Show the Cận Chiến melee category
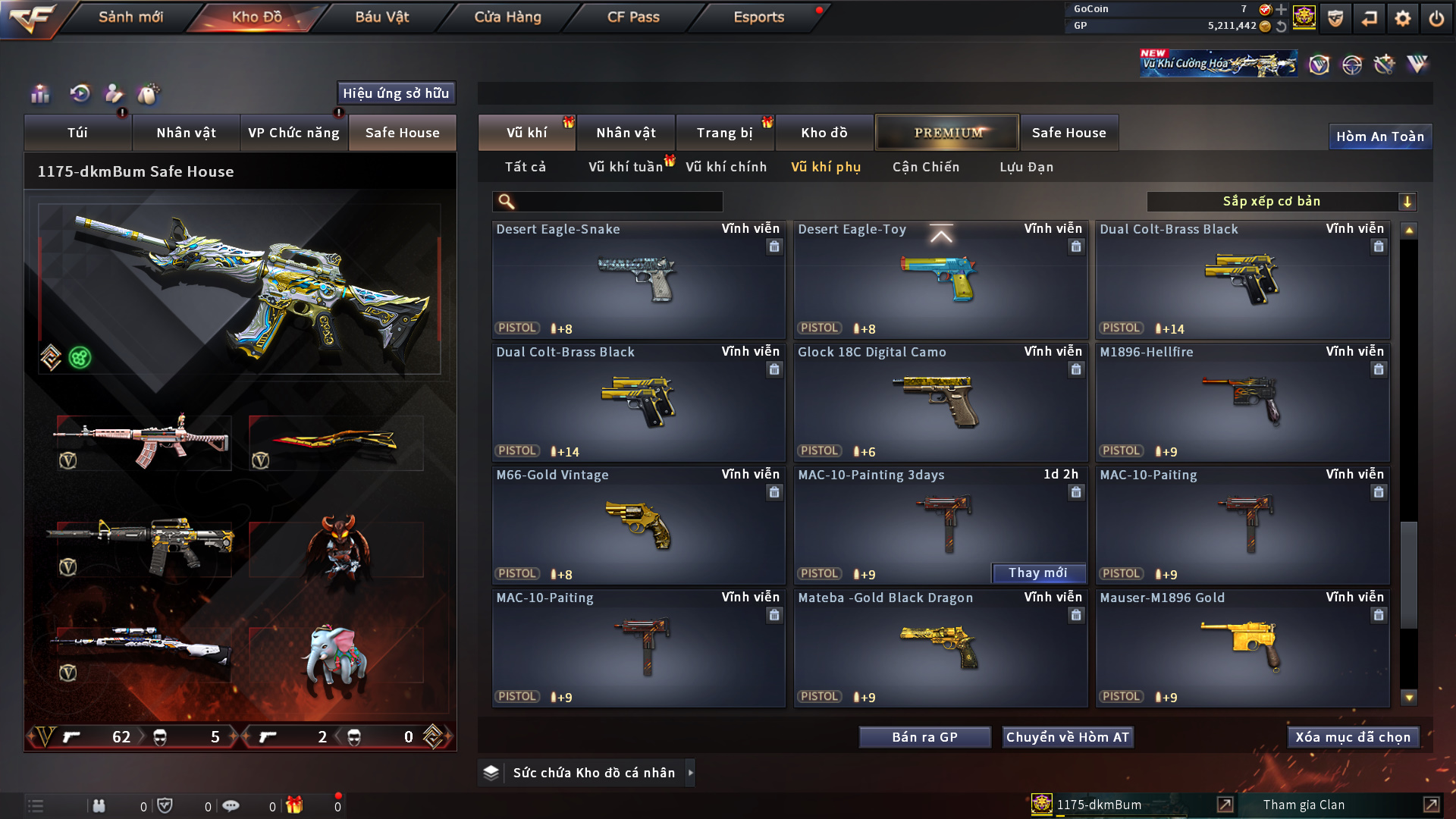Screen dimensions: 1456x819 point(925,167)
